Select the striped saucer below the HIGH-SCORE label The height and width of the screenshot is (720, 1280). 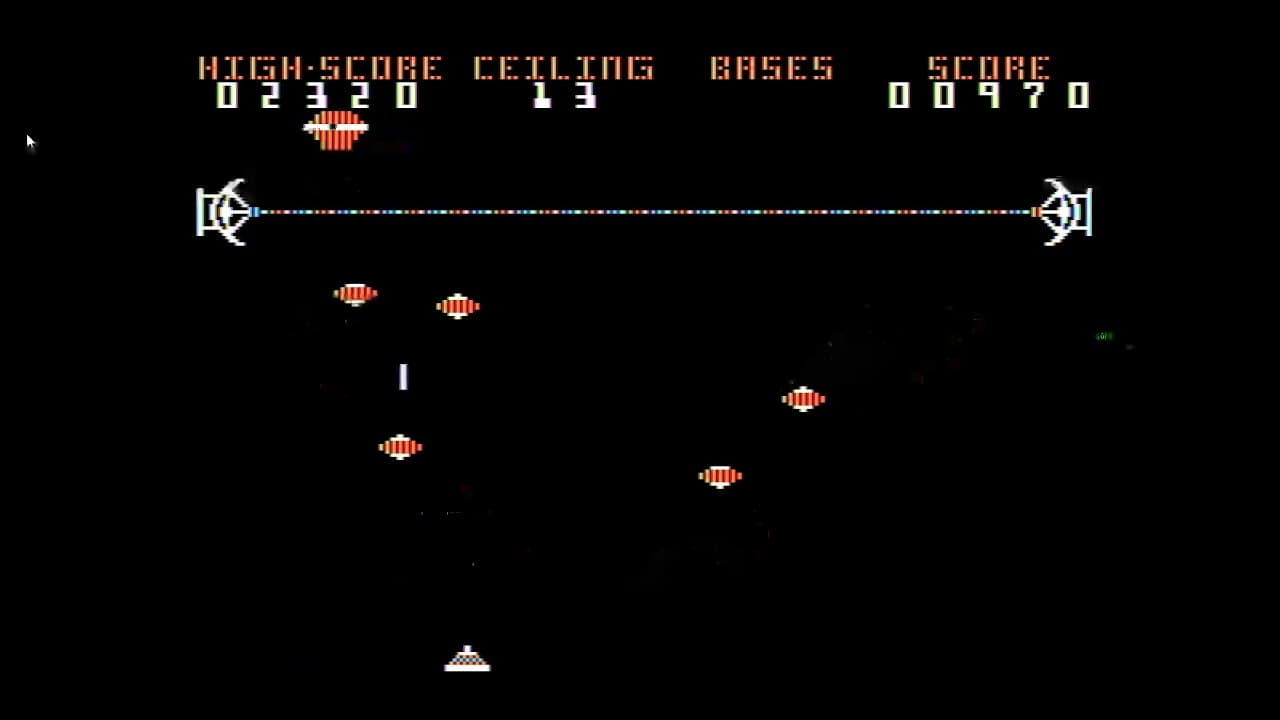tap(336, 130)
